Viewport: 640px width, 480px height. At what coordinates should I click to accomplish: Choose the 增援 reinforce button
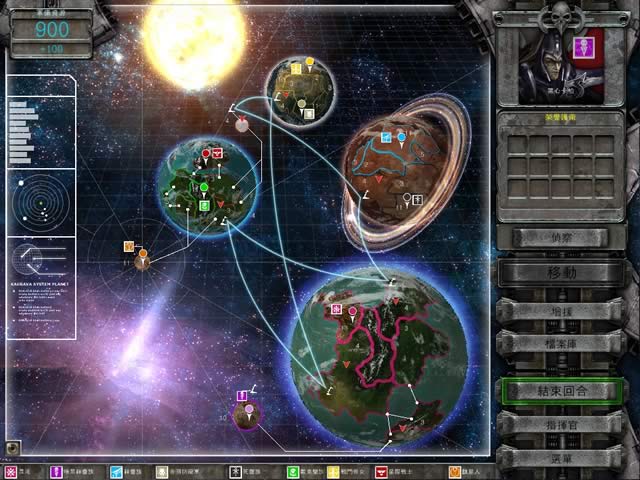point(562,310)
